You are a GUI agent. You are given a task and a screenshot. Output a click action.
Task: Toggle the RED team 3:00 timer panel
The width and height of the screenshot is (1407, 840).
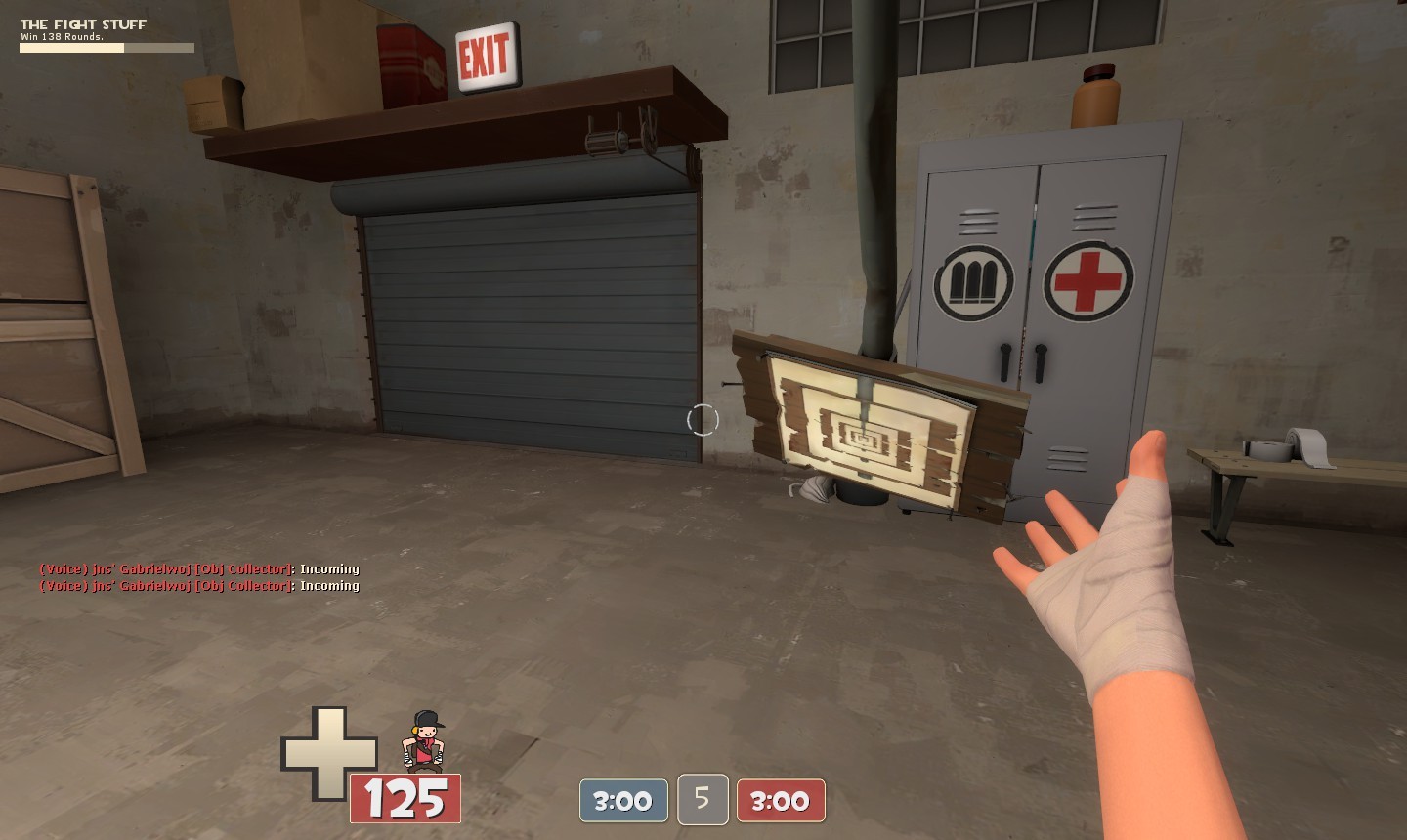coord(781,800)
